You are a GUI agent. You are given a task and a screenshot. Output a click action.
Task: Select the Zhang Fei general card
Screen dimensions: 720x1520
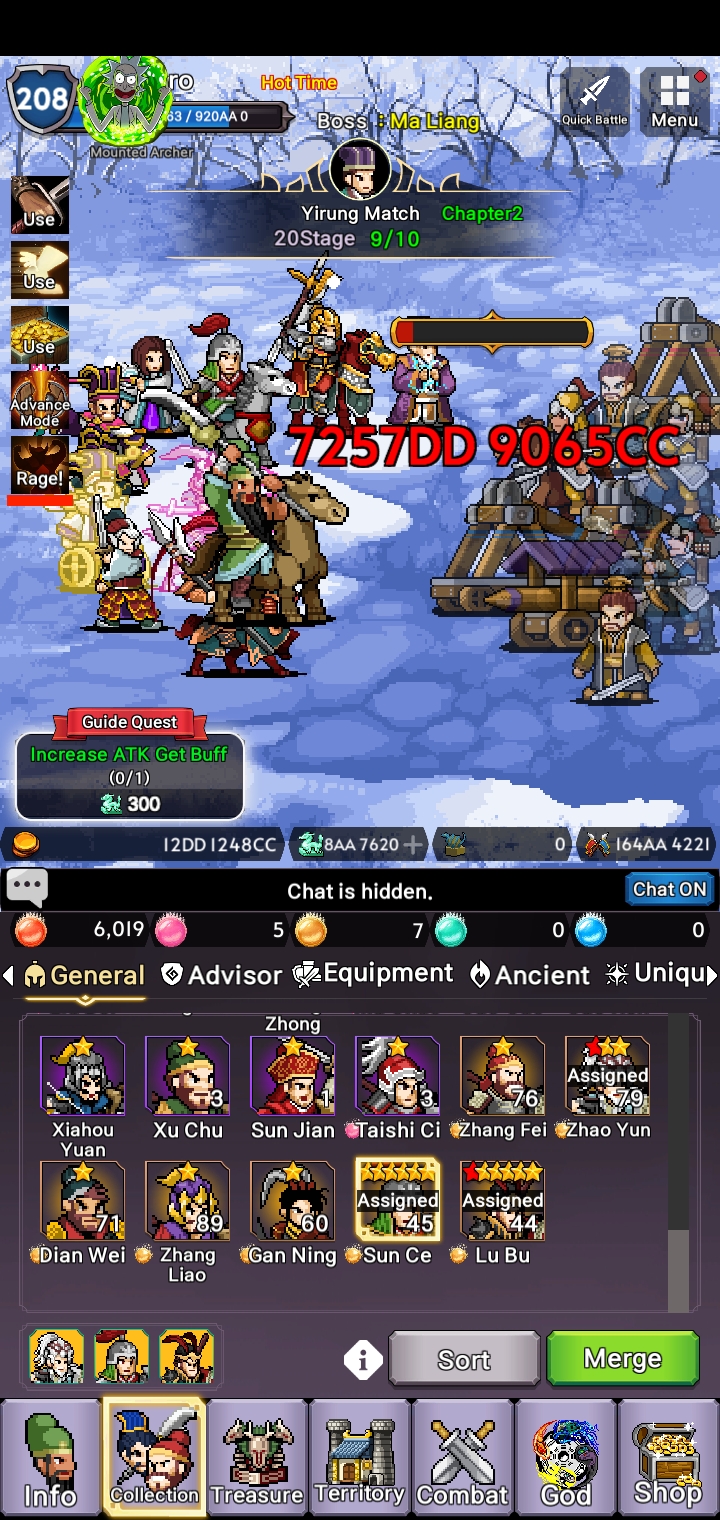coord(502,1076)
